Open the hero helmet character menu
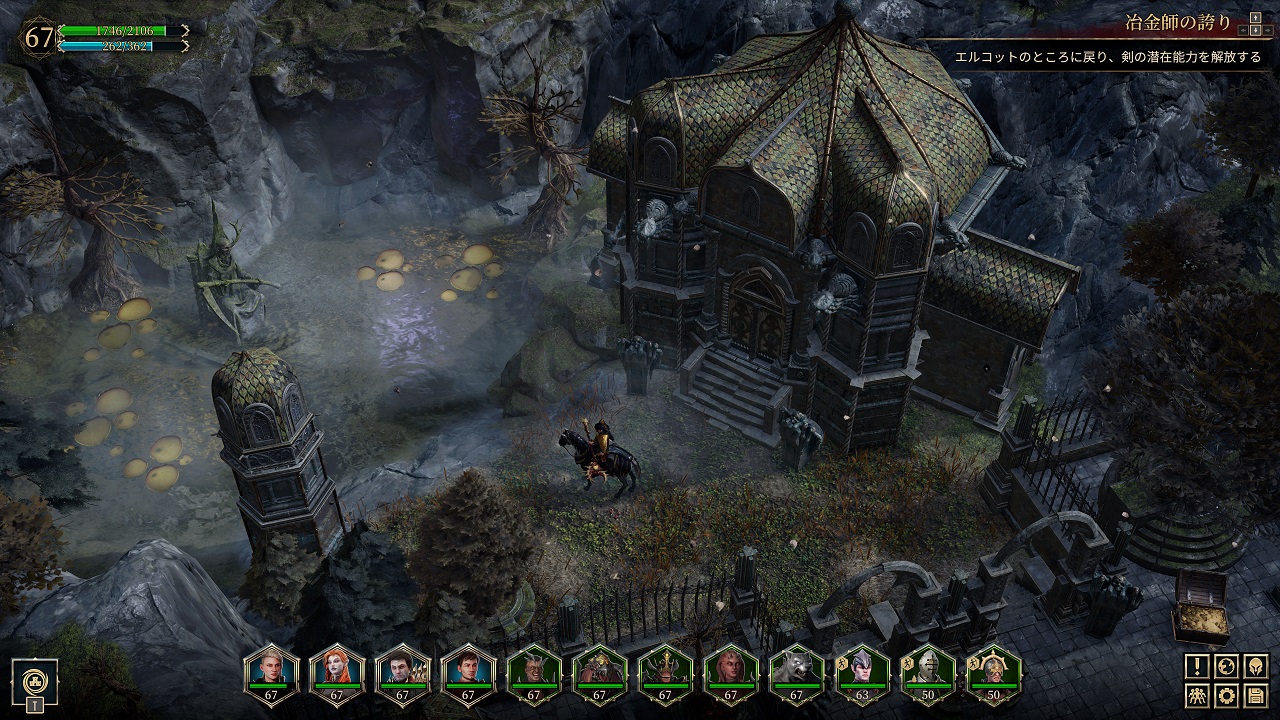This screenshot has height=720, width=1280. [1255, 666]
